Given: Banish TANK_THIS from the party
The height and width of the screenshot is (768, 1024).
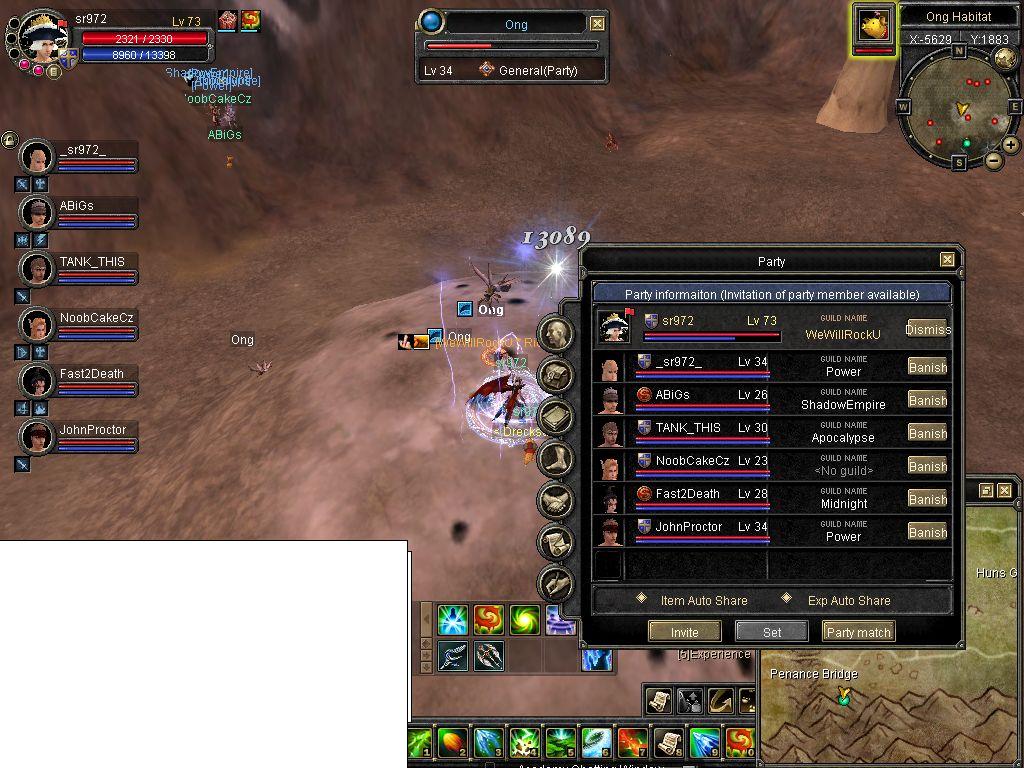Looking at the screenshot, I should point(927,433).
